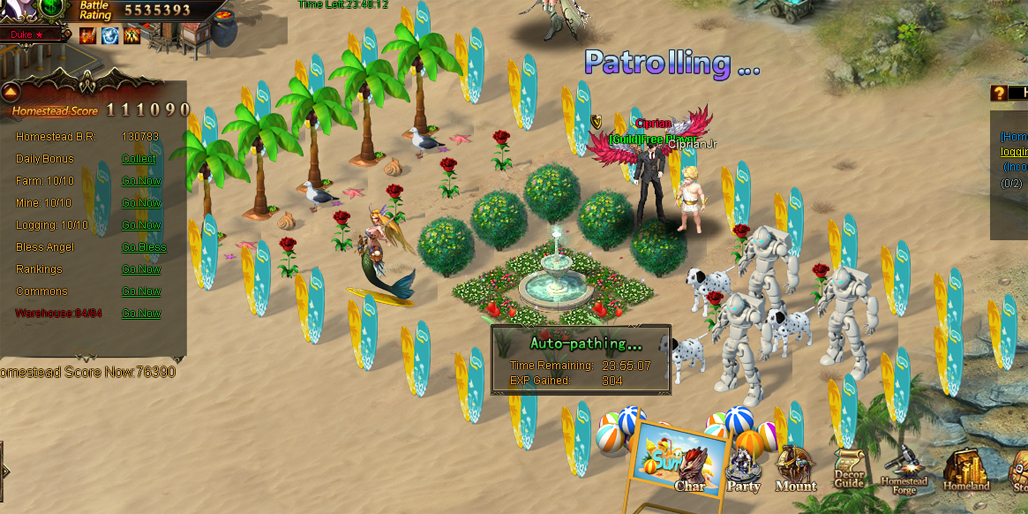Click the green emblem beside Battle Rating

click(53, 9)
